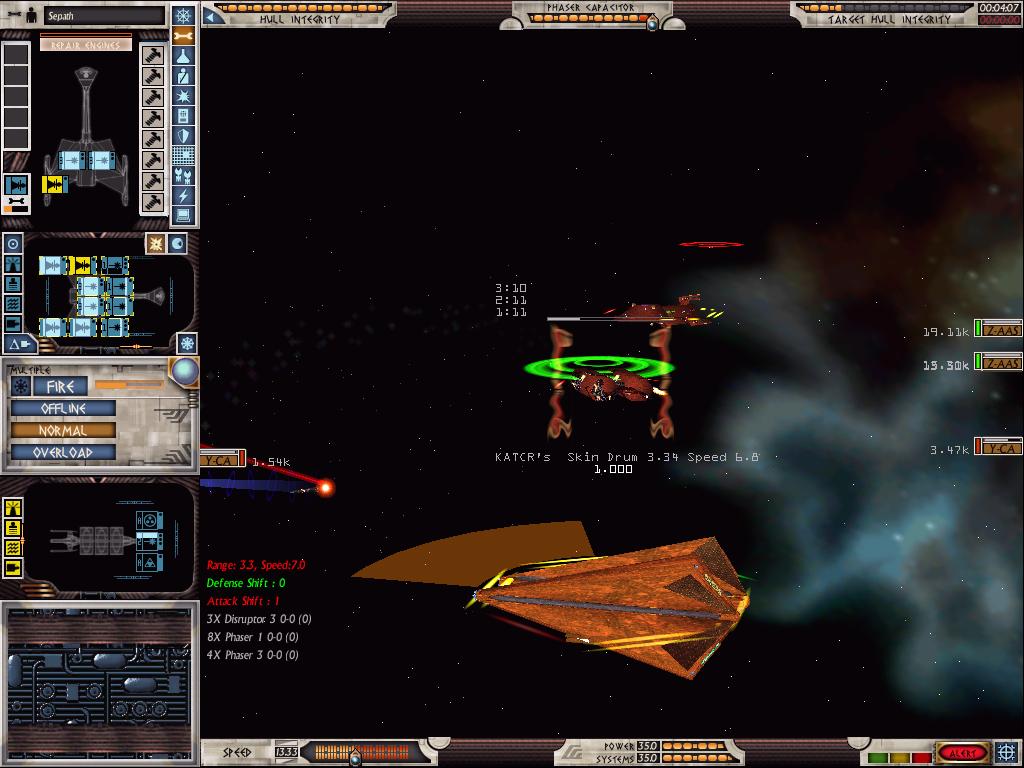The width and height of the screenshot is (1024, 768).
Task: Select NORMAL weapon mode
Action: coord(63,430)
